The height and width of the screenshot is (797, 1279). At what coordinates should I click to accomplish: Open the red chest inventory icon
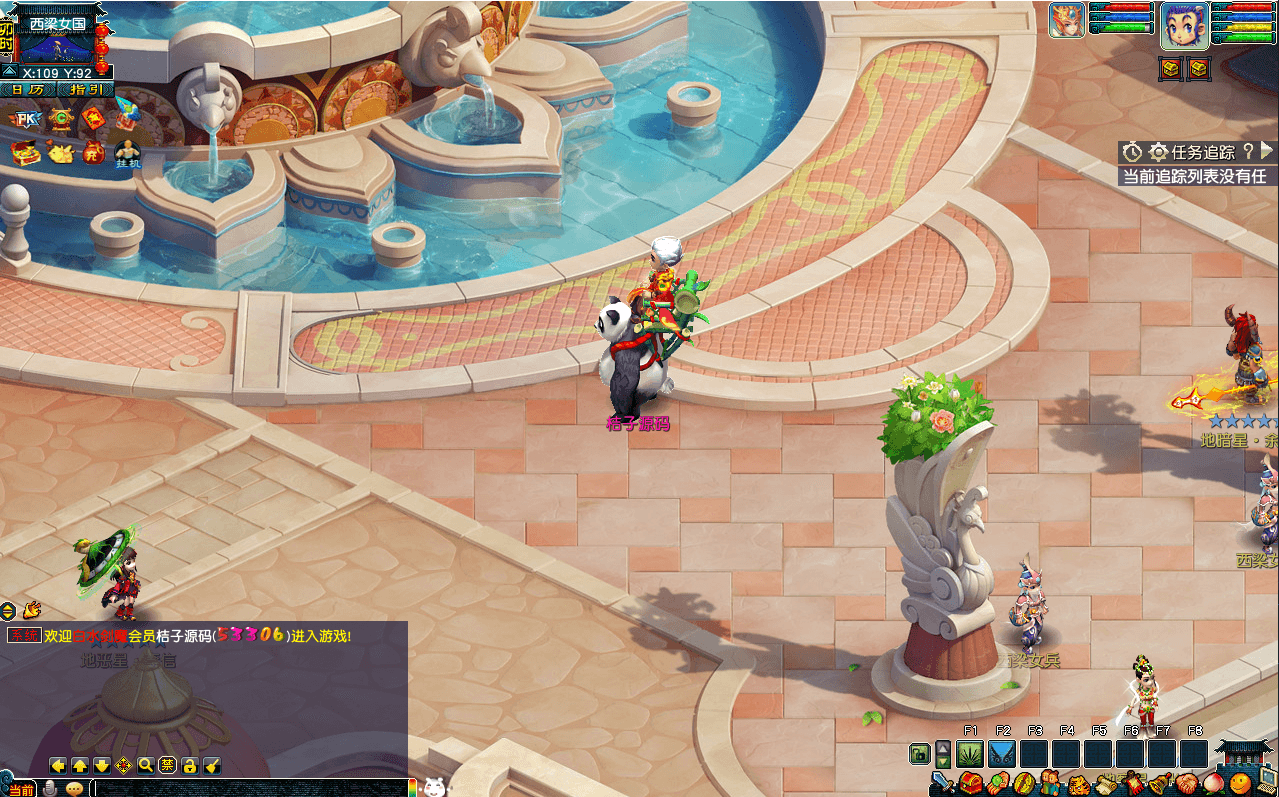(969, 782)
